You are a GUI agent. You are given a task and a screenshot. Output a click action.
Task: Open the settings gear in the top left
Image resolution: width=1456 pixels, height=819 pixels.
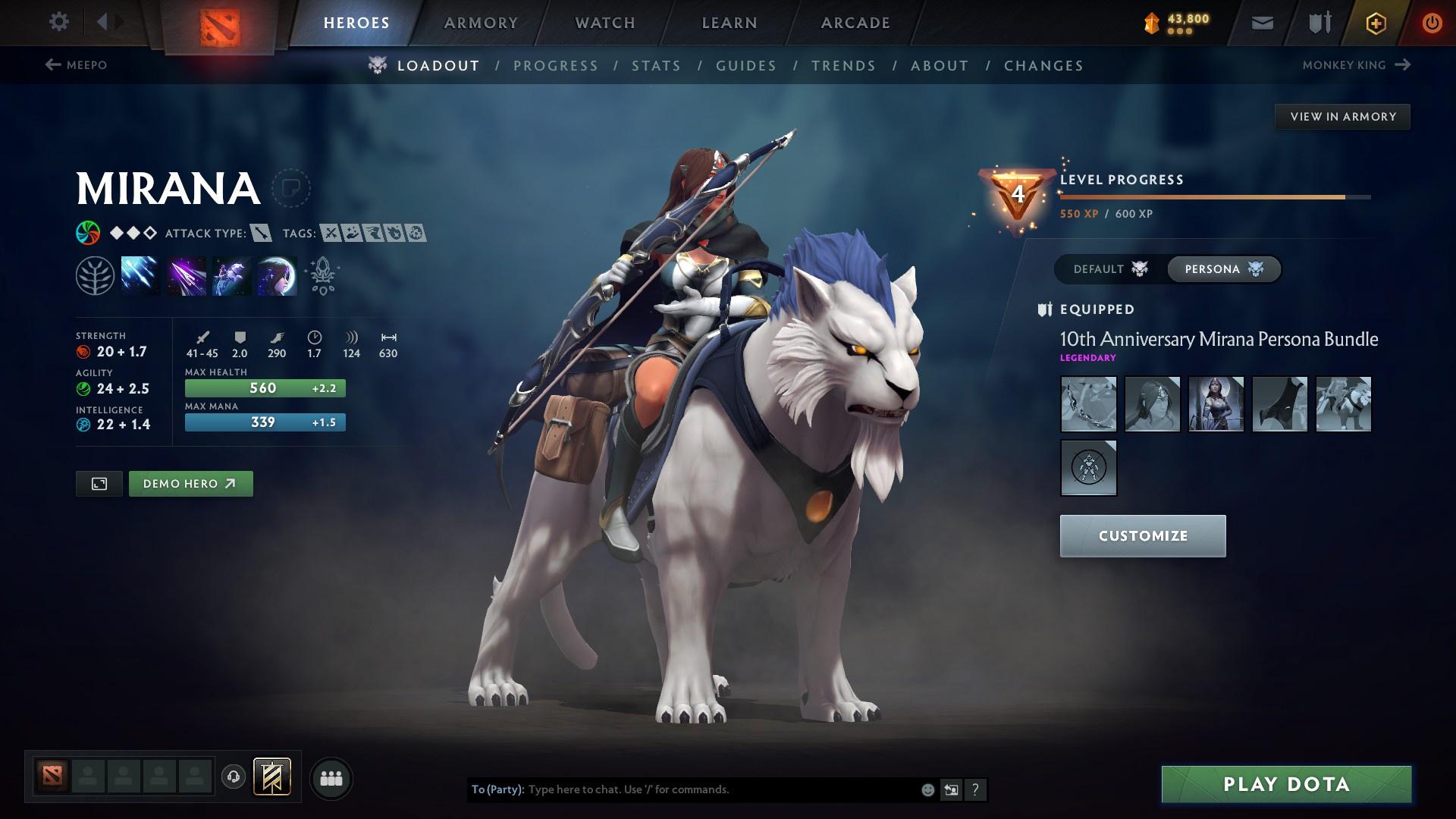[x=59, y=22]
